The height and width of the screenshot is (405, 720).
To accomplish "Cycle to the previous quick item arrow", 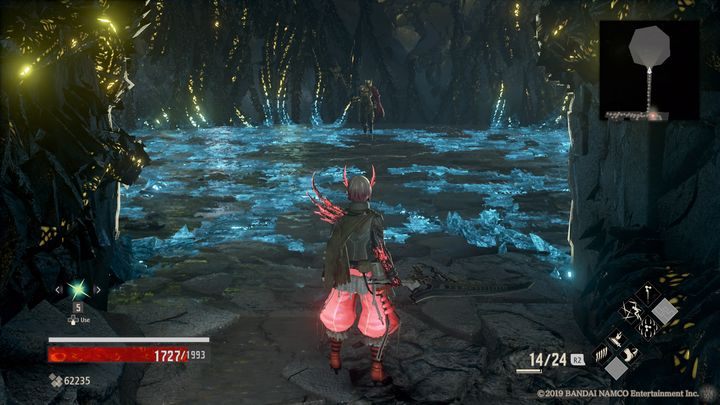I will point(58,290).
